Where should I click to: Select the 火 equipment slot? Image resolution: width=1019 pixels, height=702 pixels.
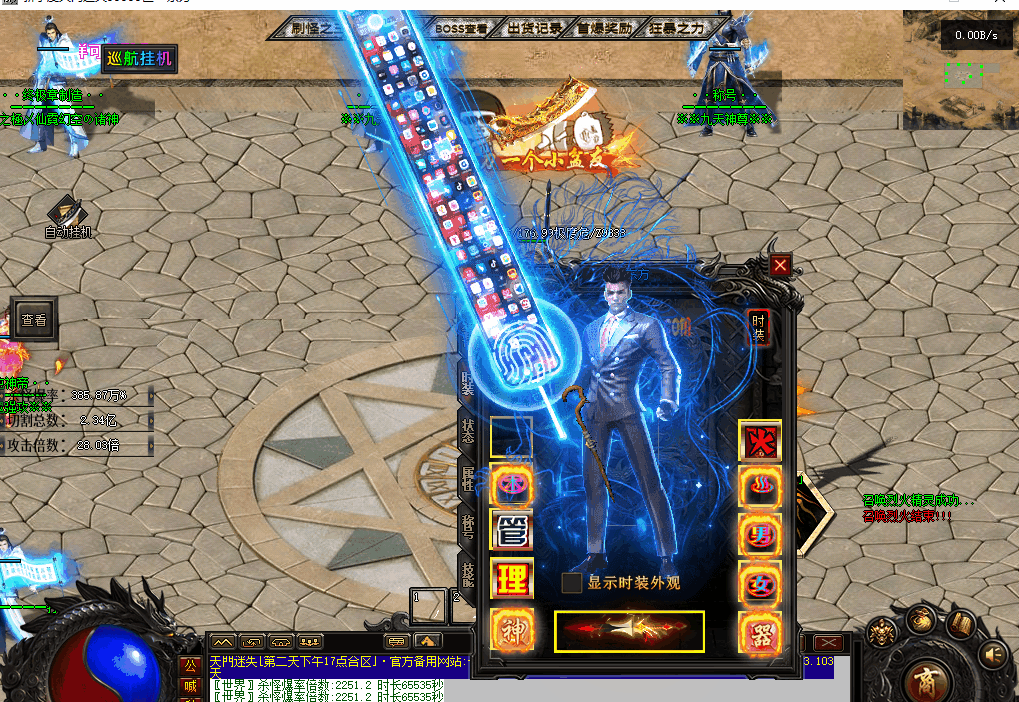pyautogui.click(x=760, y=440)
